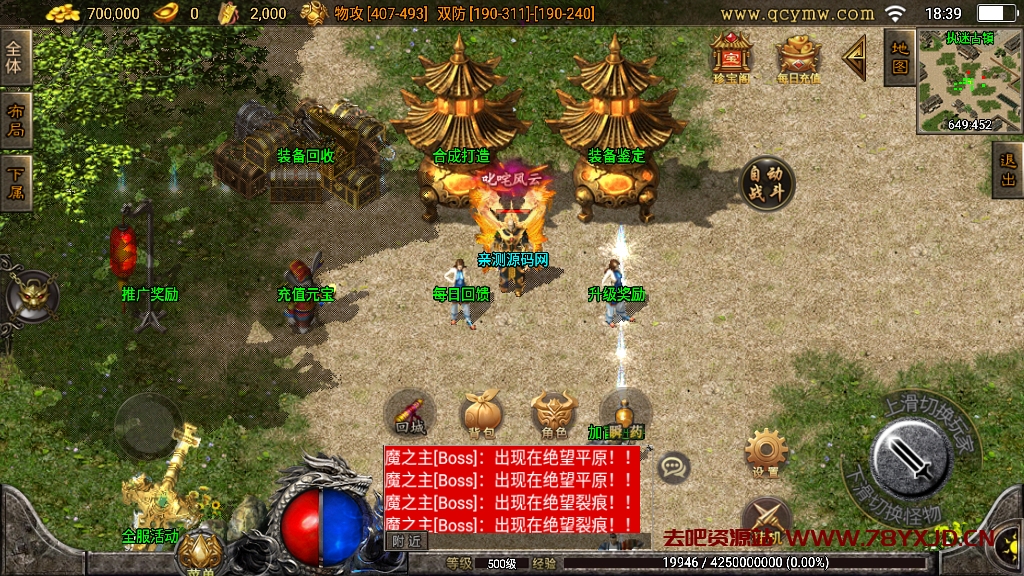Open the 角色 character sheet
Screen dimensions: 1024x576
tap(554, 413)
